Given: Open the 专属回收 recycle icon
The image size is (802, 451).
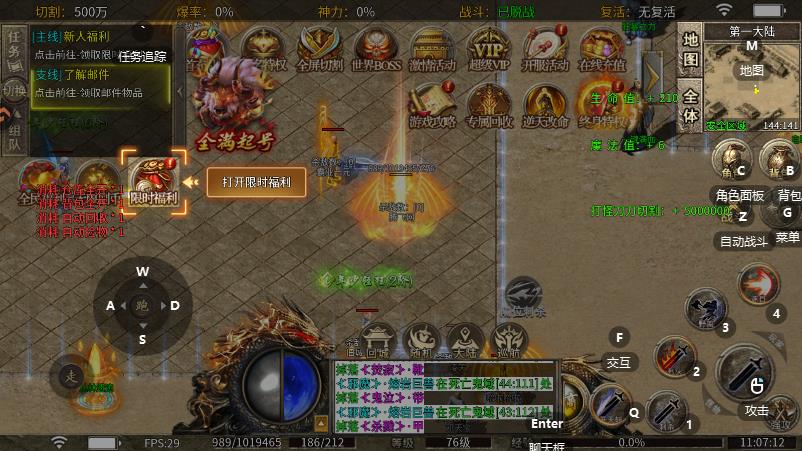Looking at the screenshot, I should 489,104.
